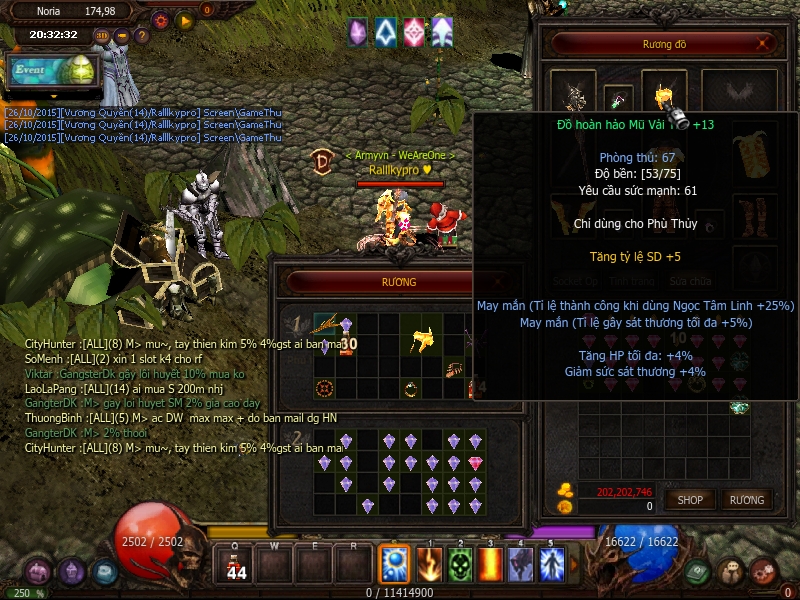Viewport: 800px width, 600px height.
Task: Activate the blue orb active skill
Action: pyautogui.click(x=393, y=565)
